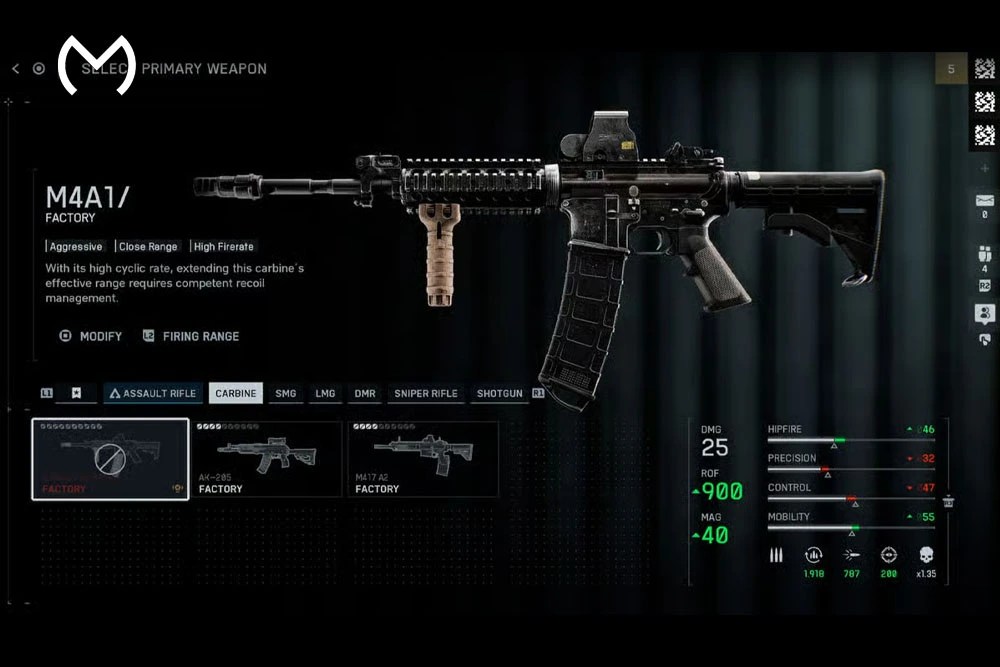Open the Modify weapon option
The width and height of the screenshot is (1000, 667).
coord(91,336)
